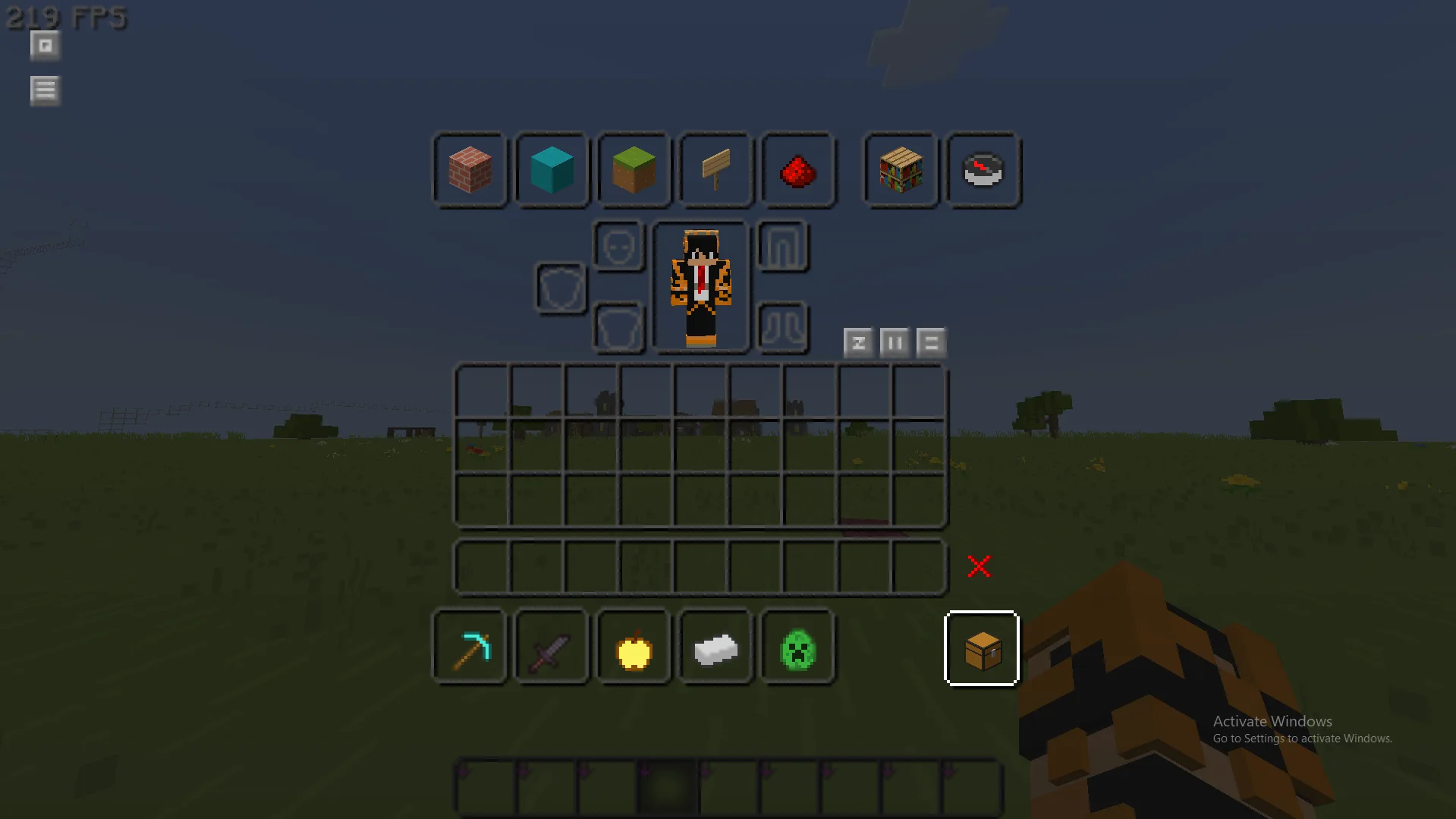Select the diamond block category icon
Image resolution: width=1456 pixels, height=819 pixels.
pyautogui.click(x=552, y=172)
